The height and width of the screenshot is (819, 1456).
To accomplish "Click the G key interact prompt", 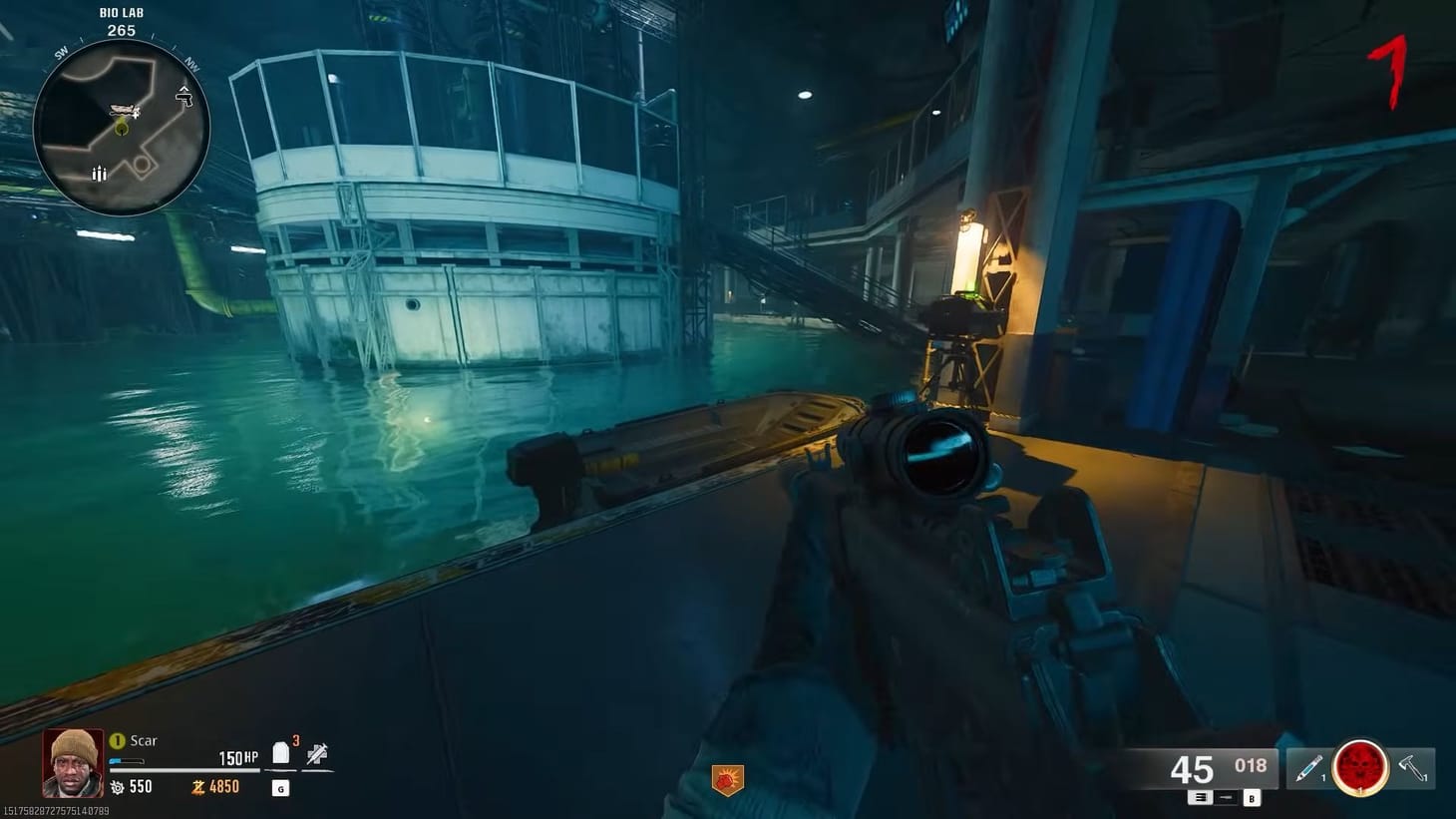I will [280, 789].
